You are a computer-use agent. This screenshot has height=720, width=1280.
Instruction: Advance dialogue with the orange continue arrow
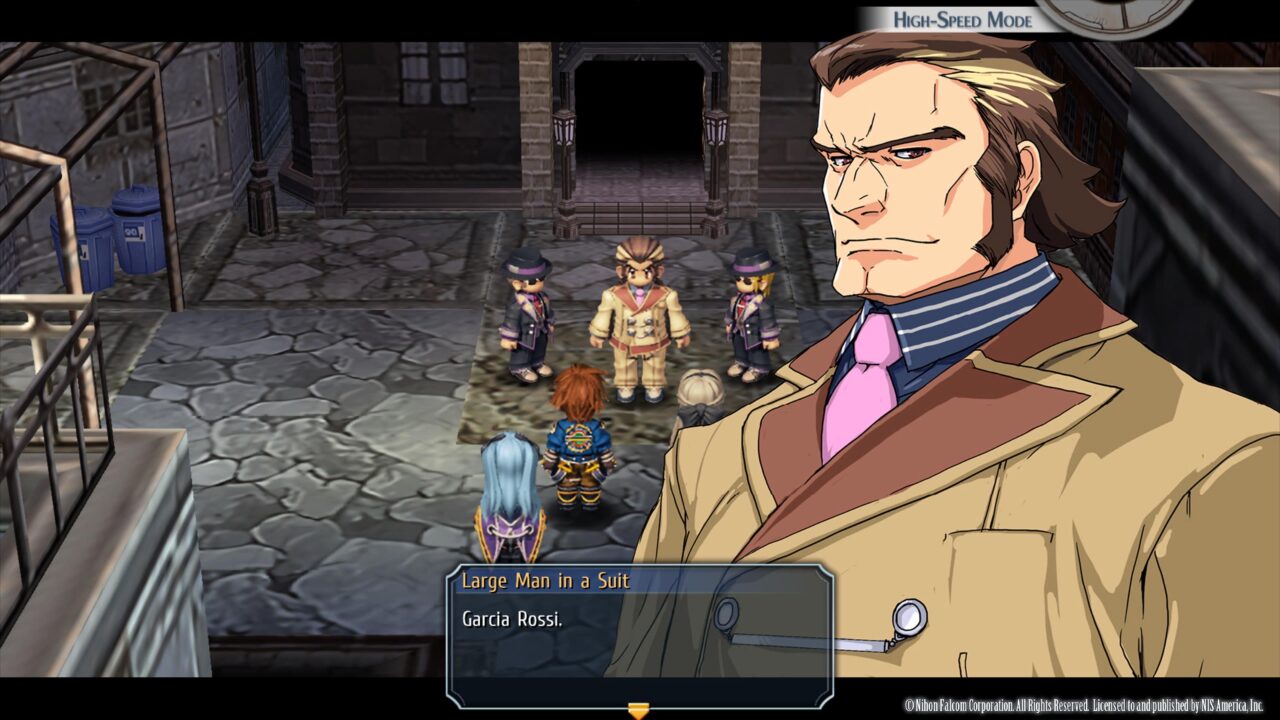(638, 710)
